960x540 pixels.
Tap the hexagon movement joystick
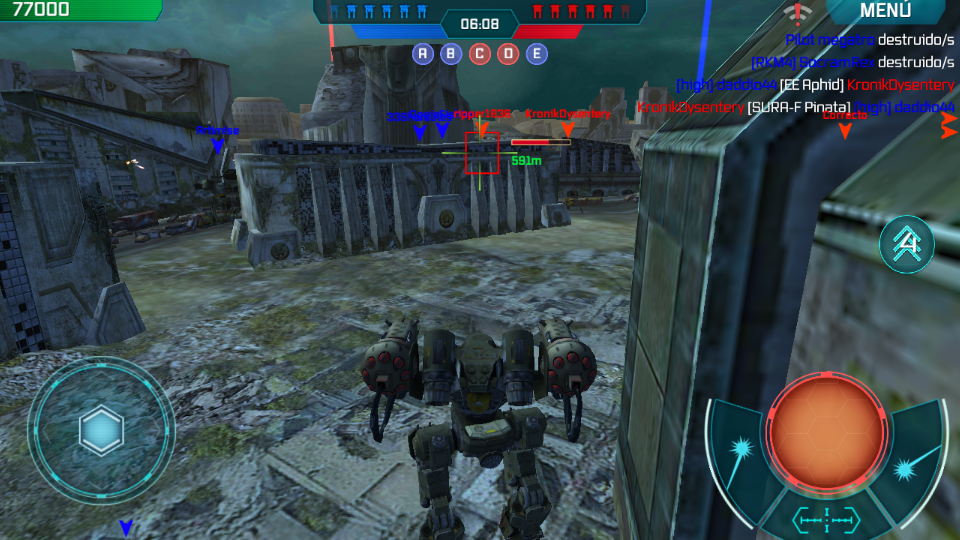click(x=101, y=431)
